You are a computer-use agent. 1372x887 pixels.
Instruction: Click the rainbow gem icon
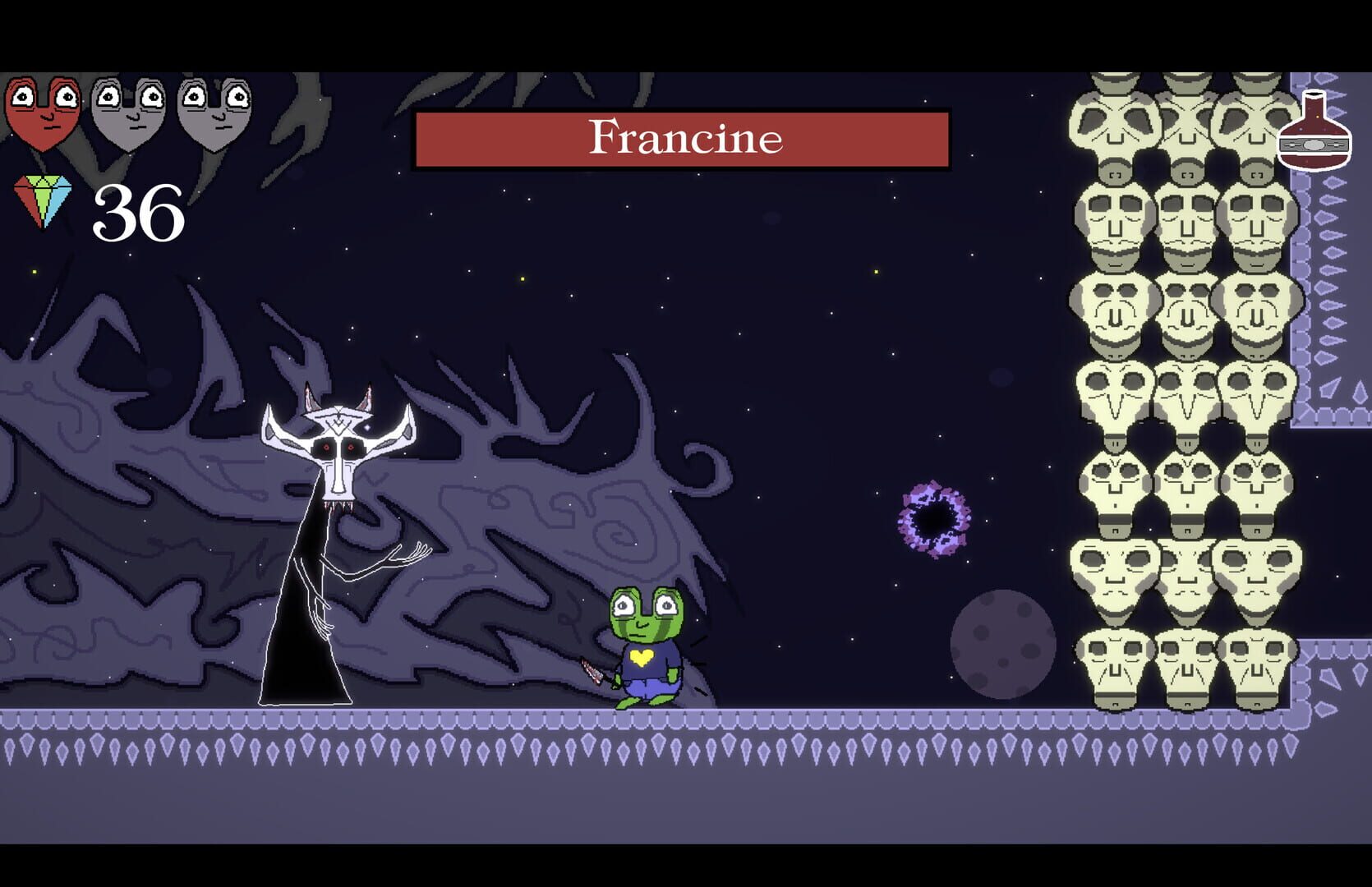click(x=45, y=200)
